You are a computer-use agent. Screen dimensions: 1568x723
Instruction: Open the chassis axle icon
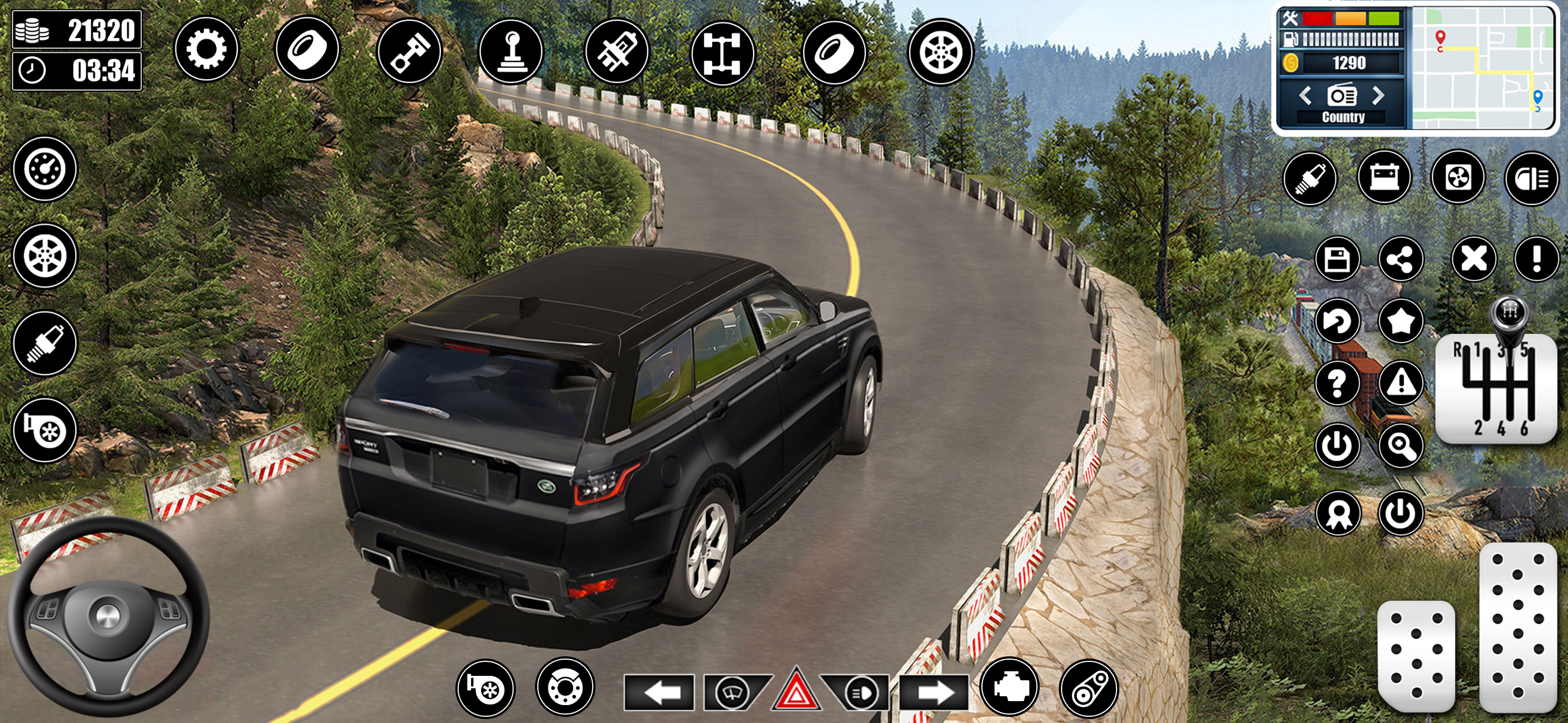(x=722, y=53)
